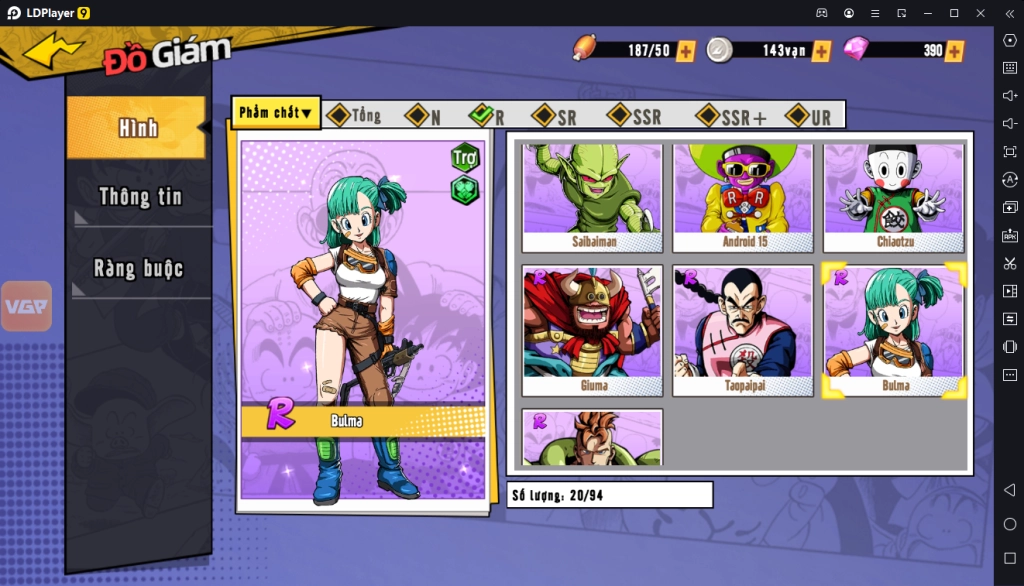Viewport: 1024px width, 586px height.
Task: Choose the Android 15 card
Action: coord(743,197)
